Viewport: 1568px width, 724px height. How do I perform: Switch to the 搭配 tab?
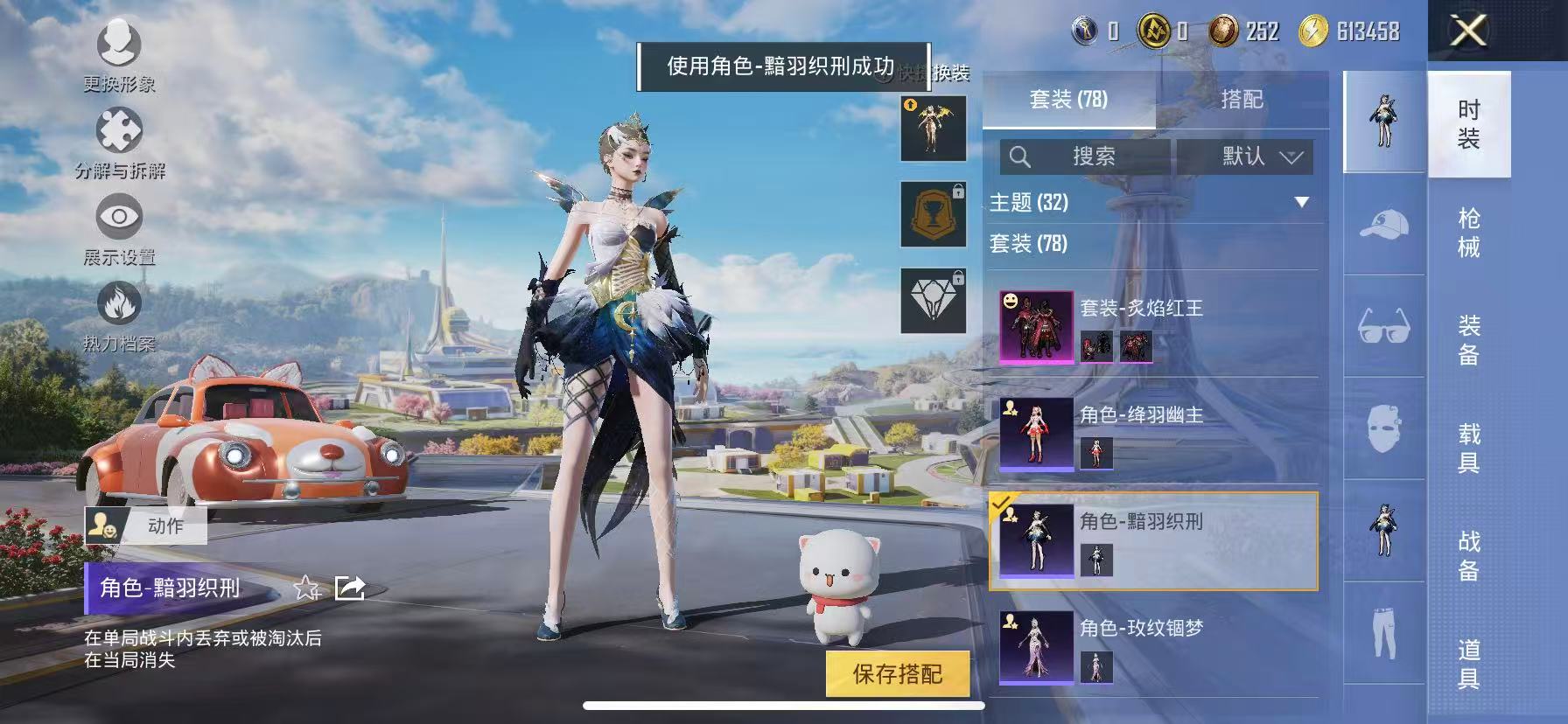pyautogui.click(x=1242, y=101)
